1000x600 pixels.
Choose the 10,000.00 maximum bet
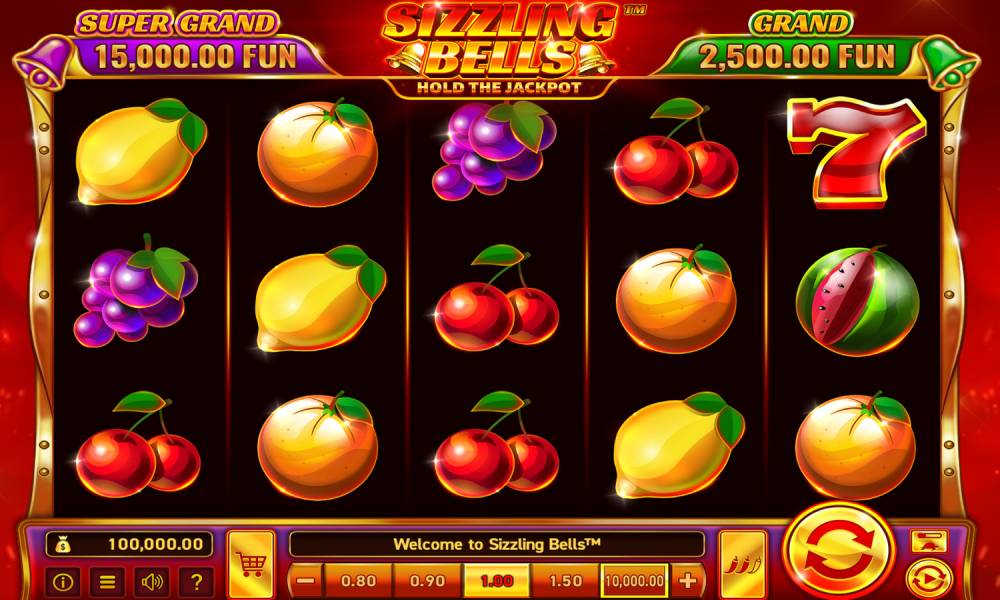(x=634, y=580)
